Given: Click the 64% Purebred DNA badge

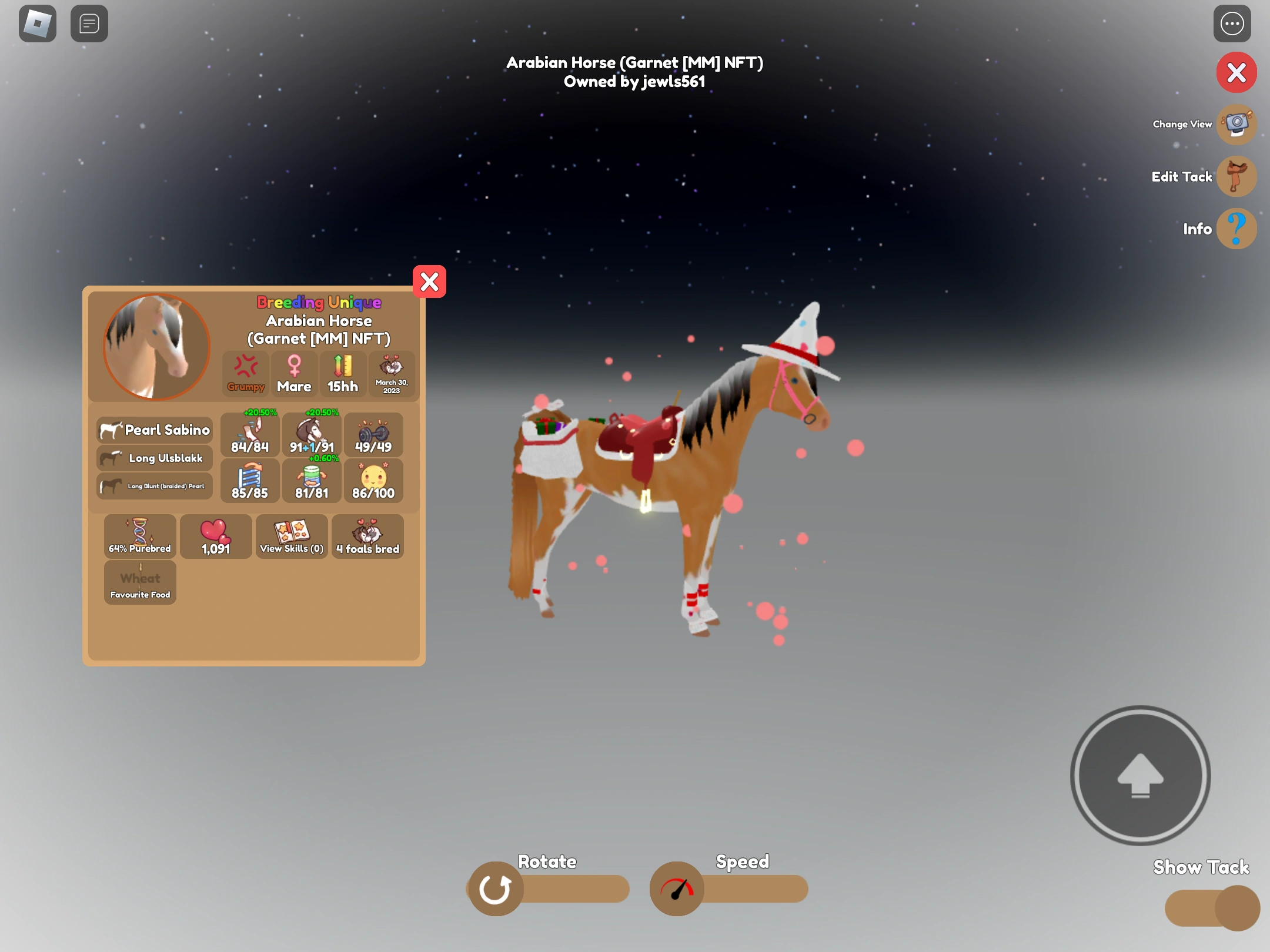Looking at the screenshot, I should tap(139, 536).
